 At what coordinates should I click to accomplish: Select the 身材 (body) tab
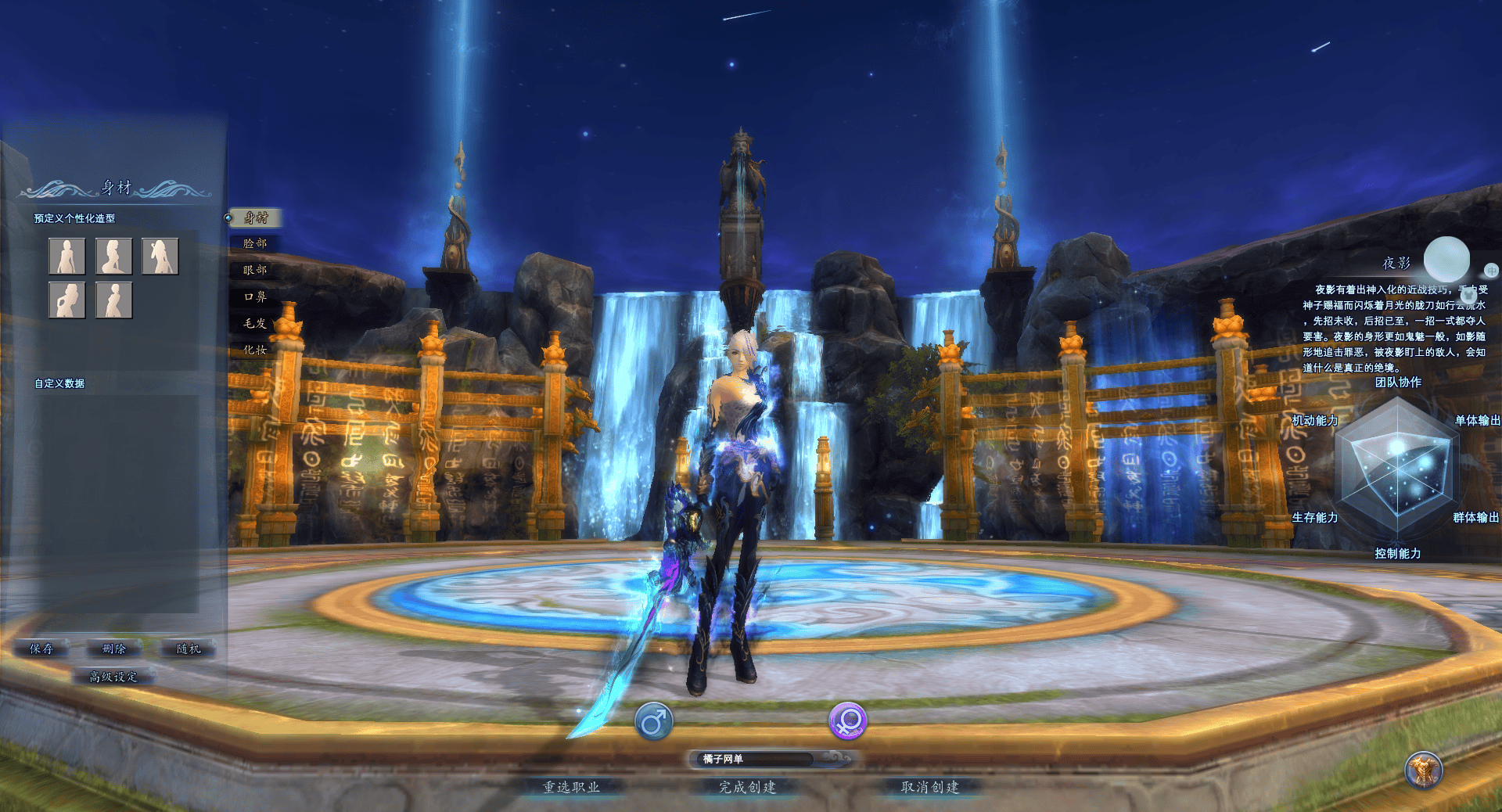point(255,218)
